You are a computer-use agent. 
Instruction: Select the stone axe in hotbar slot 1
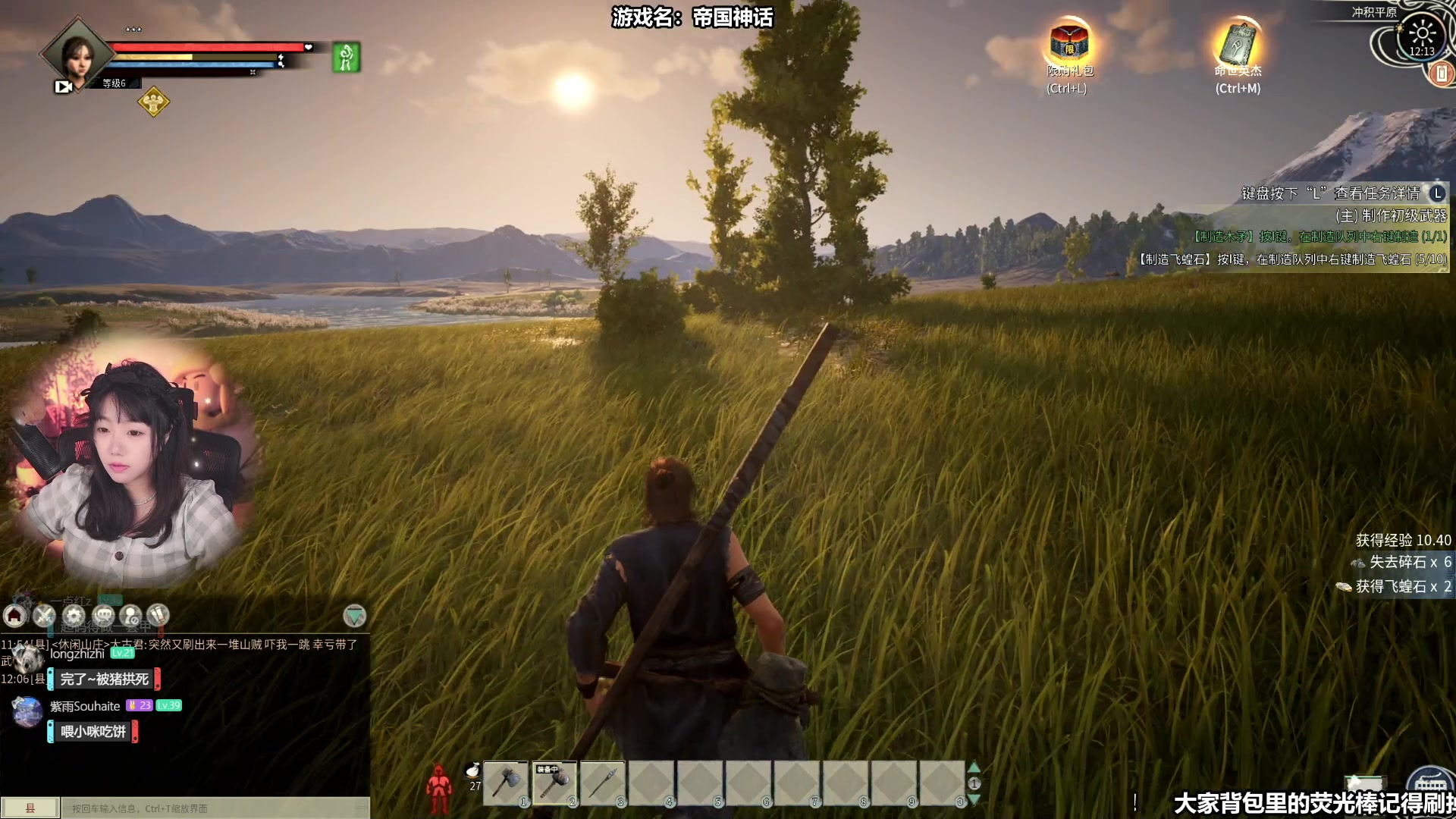click(506, 783)
